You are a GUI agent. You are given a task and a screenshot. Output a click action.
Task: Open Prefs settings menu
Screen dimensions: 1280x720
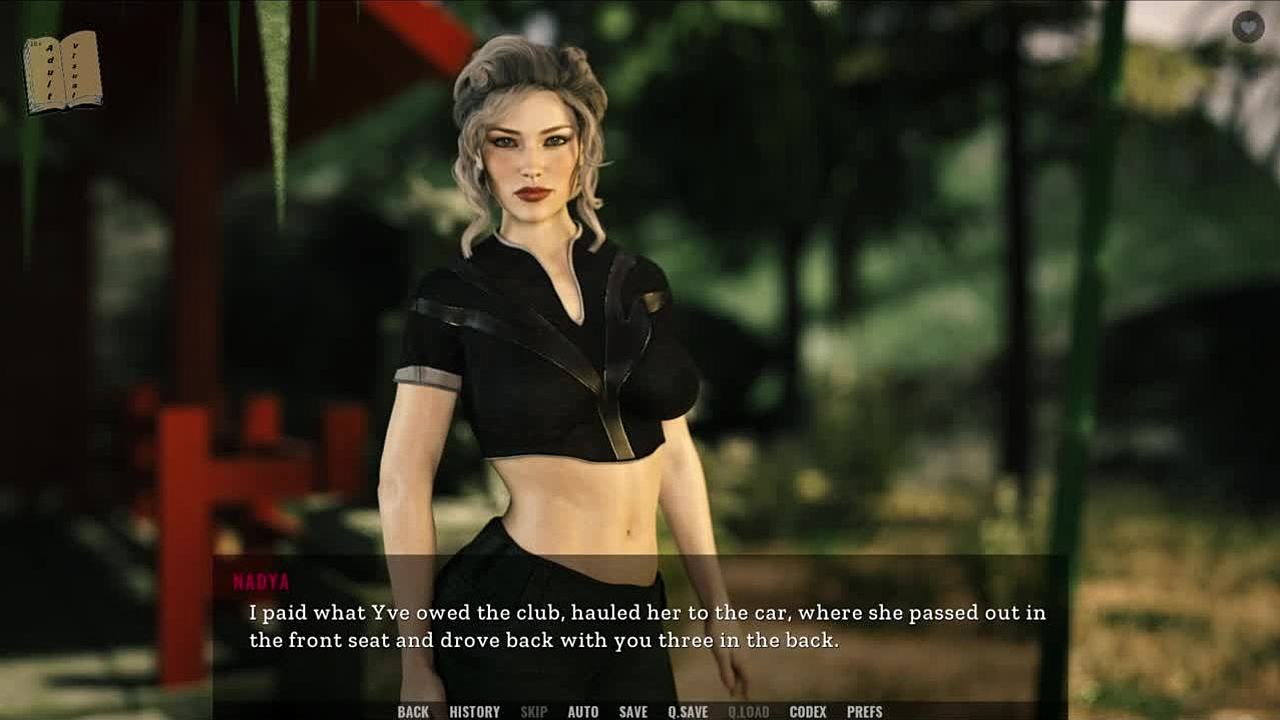[x=865, y=712]
